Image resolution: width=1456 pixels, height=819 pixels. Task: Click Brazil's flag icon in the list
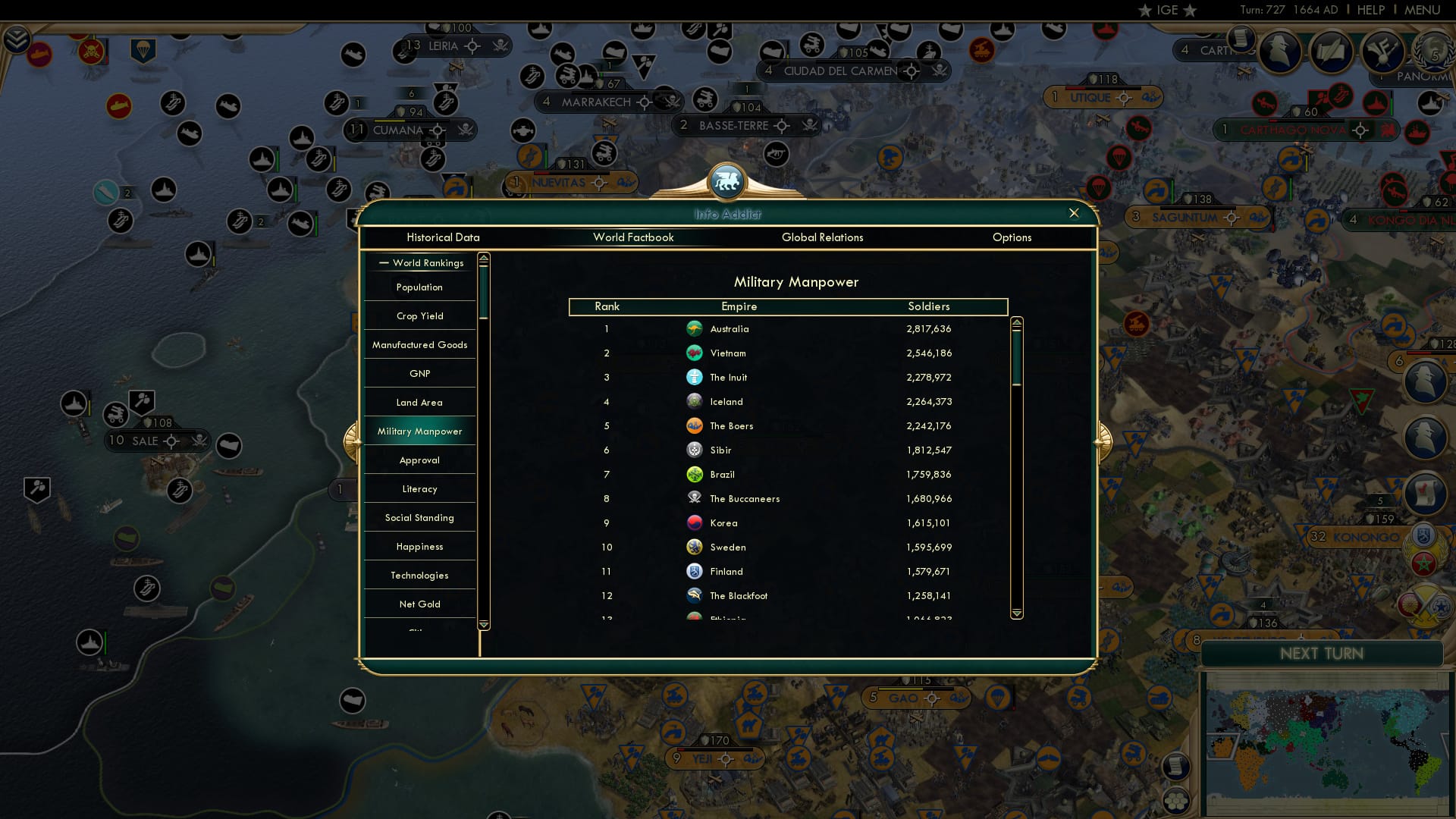[x=695, y=474]
